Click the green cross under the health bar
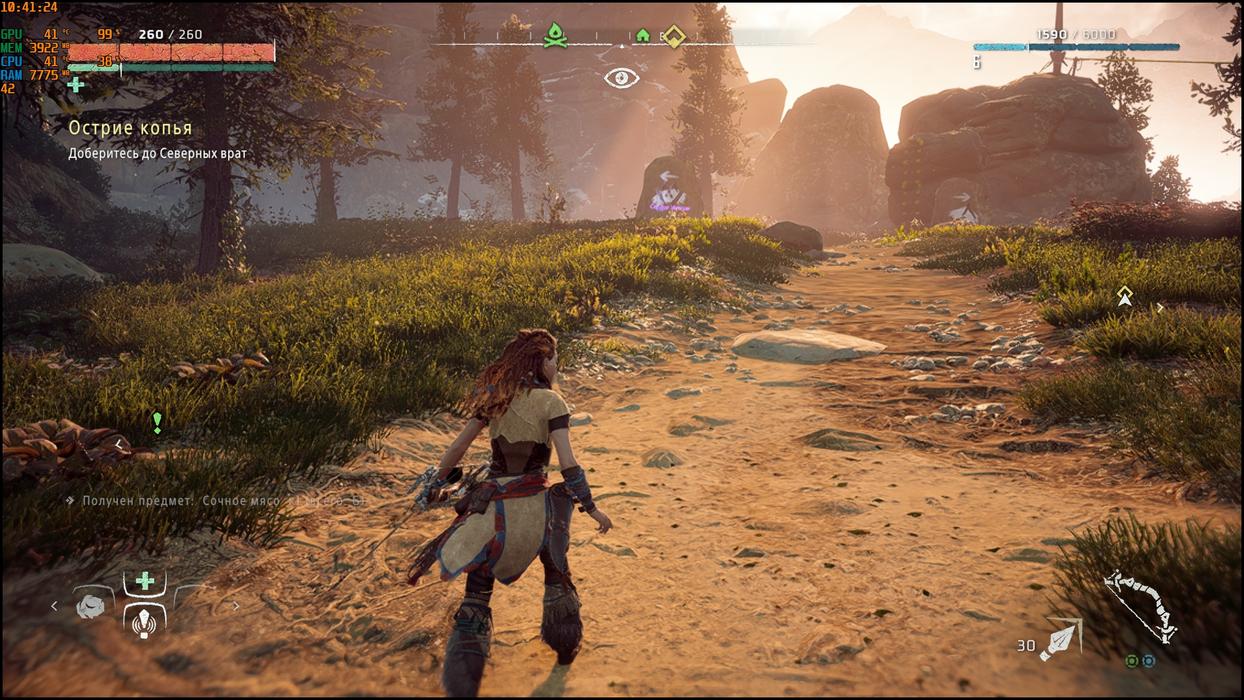This screenshot has width=1244, height=700. click(76, 85)
